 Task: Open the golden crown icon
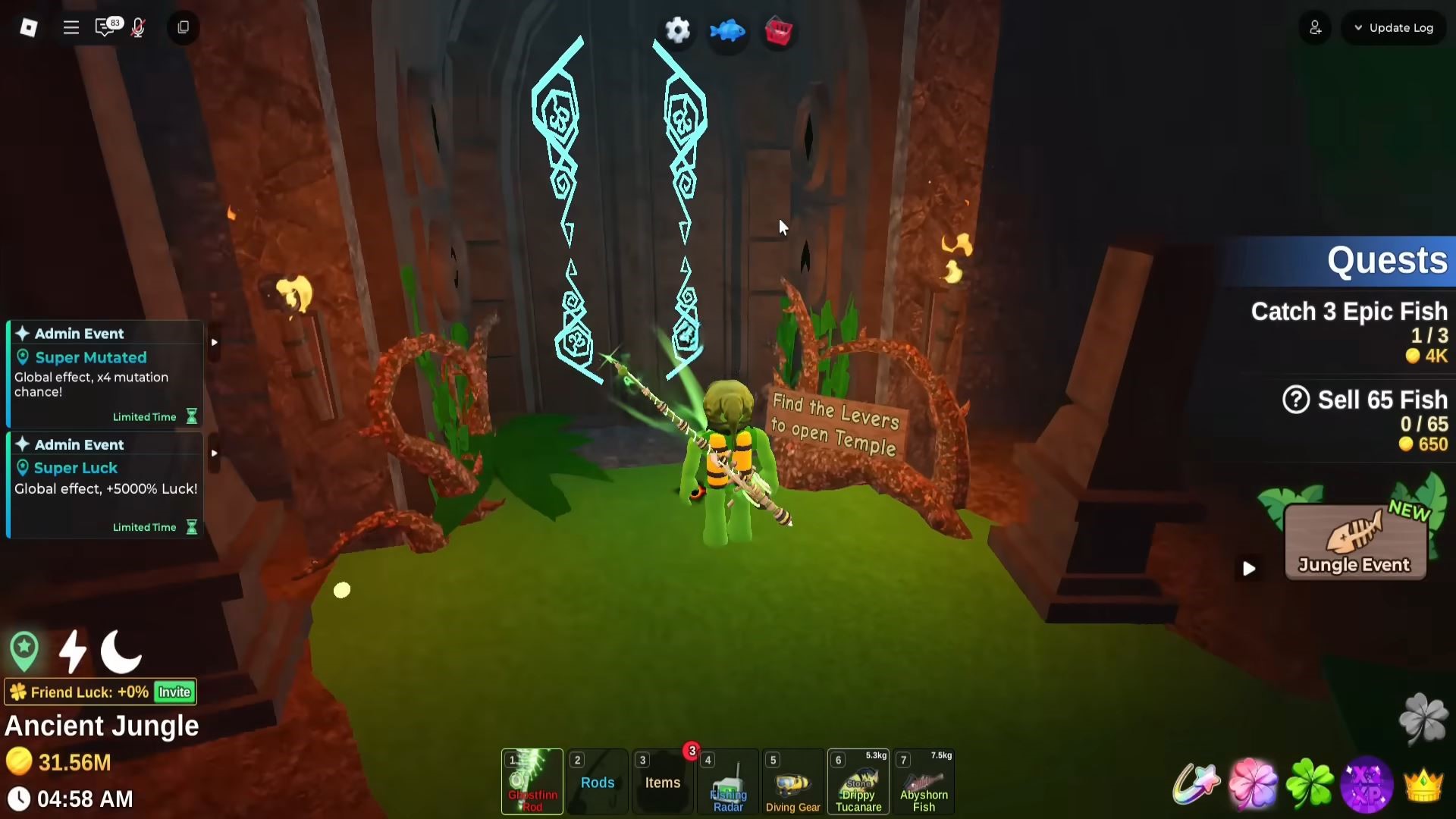[1423, 784]
